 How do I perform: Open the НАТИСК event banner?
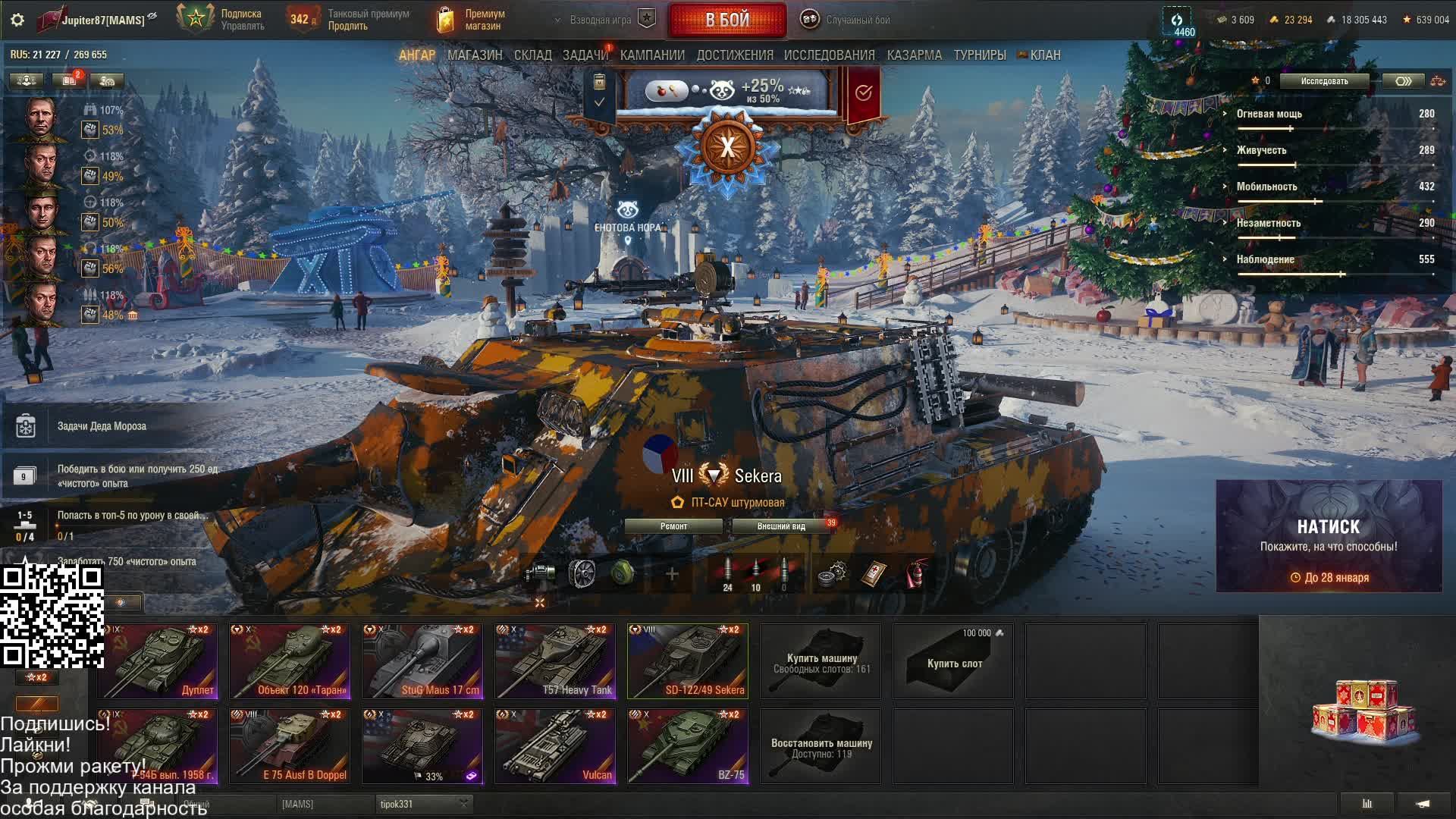tap(1329, 536)
